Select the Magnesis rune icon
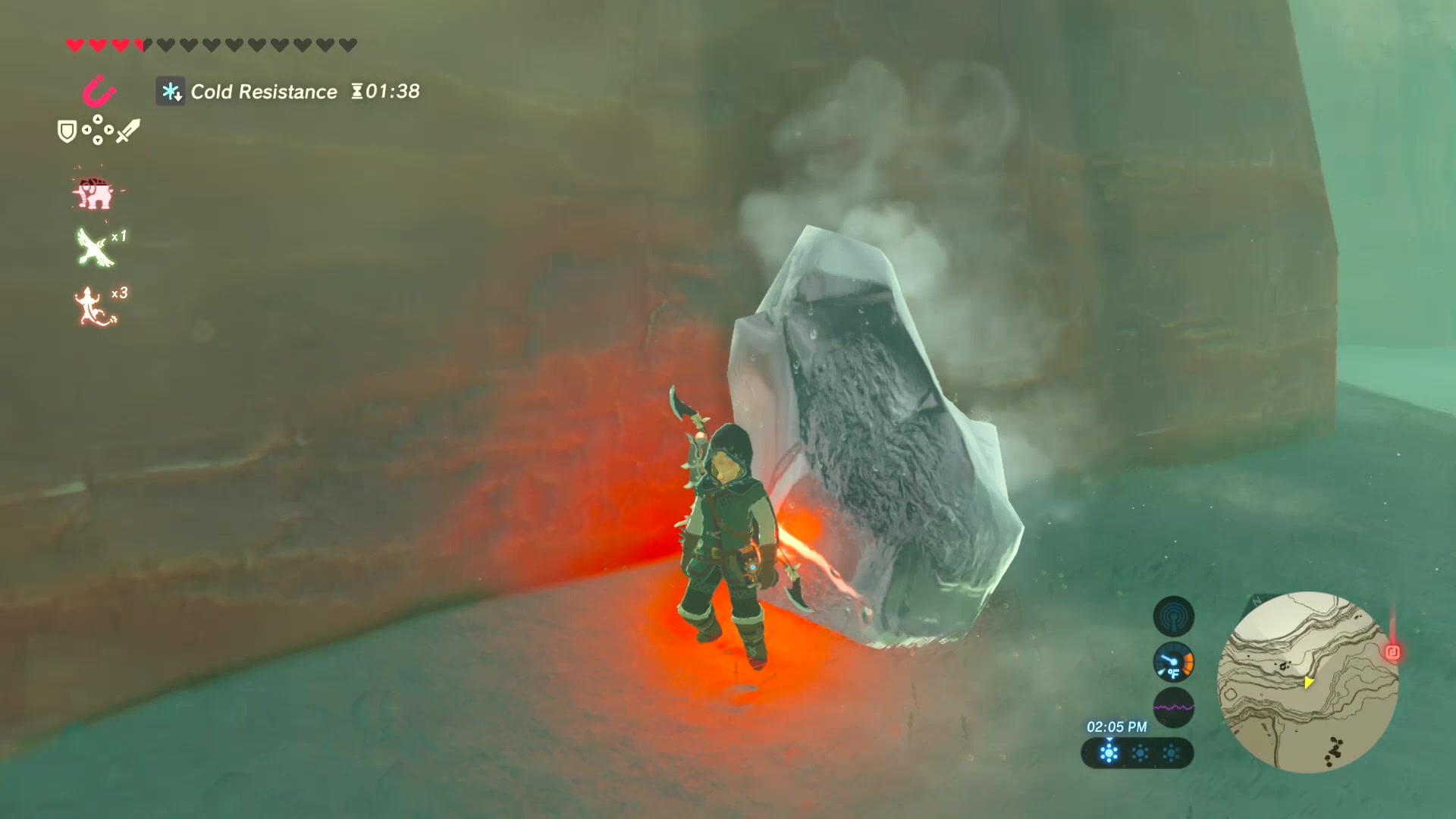The height and width of the screenshot is (819, 1456). [99, 94]
